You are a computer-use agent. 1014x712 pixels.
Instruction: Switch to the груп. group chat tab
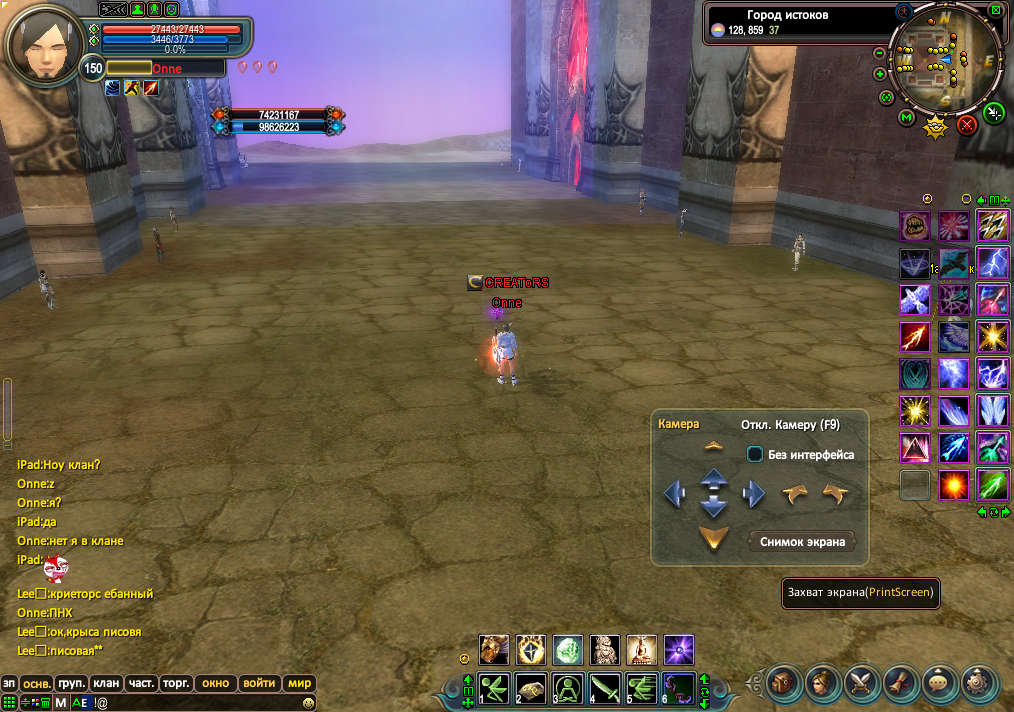(x=71, y=684)
